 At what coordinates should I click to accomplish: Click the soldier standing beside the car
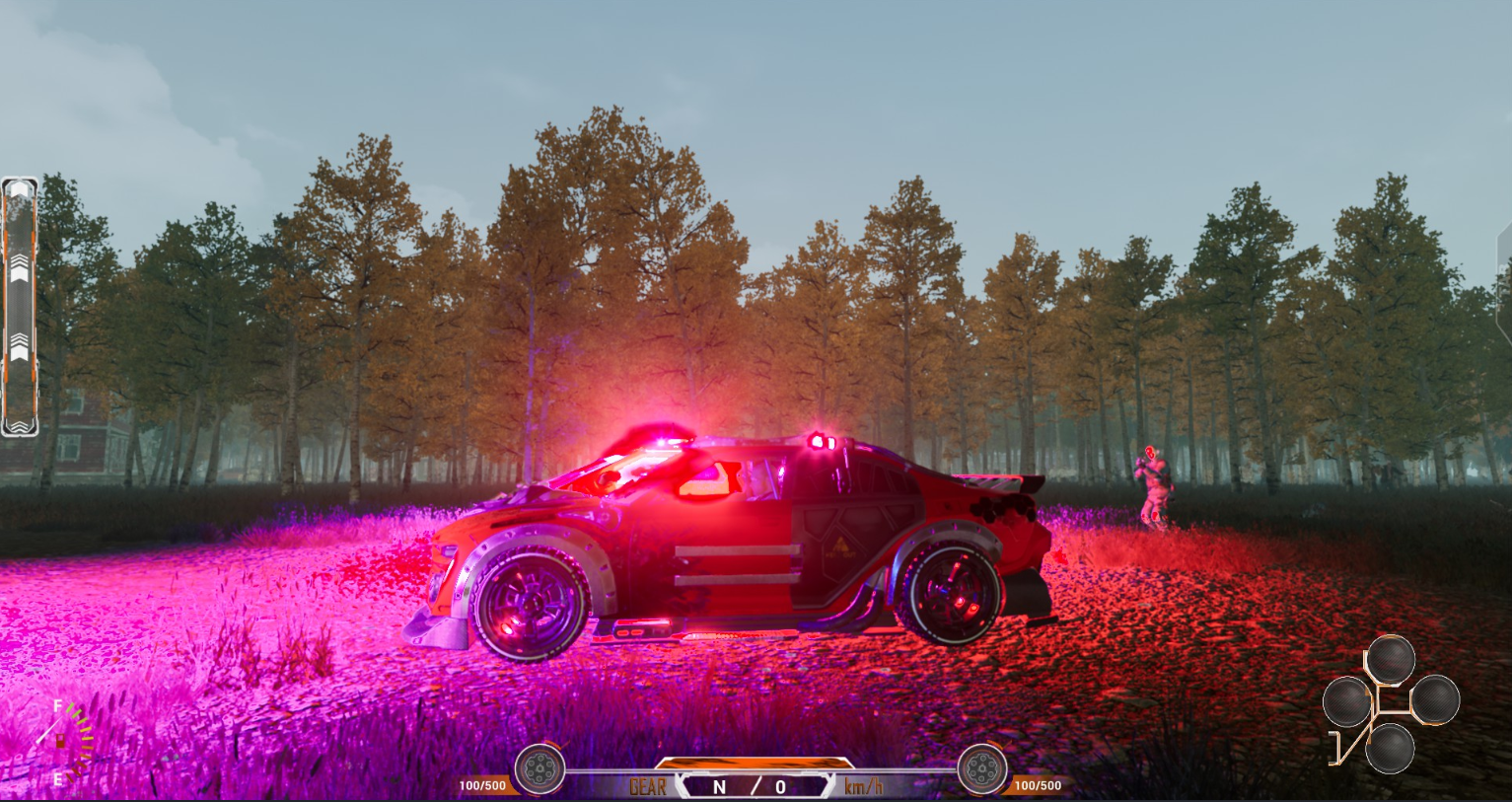coord(1156,483)
